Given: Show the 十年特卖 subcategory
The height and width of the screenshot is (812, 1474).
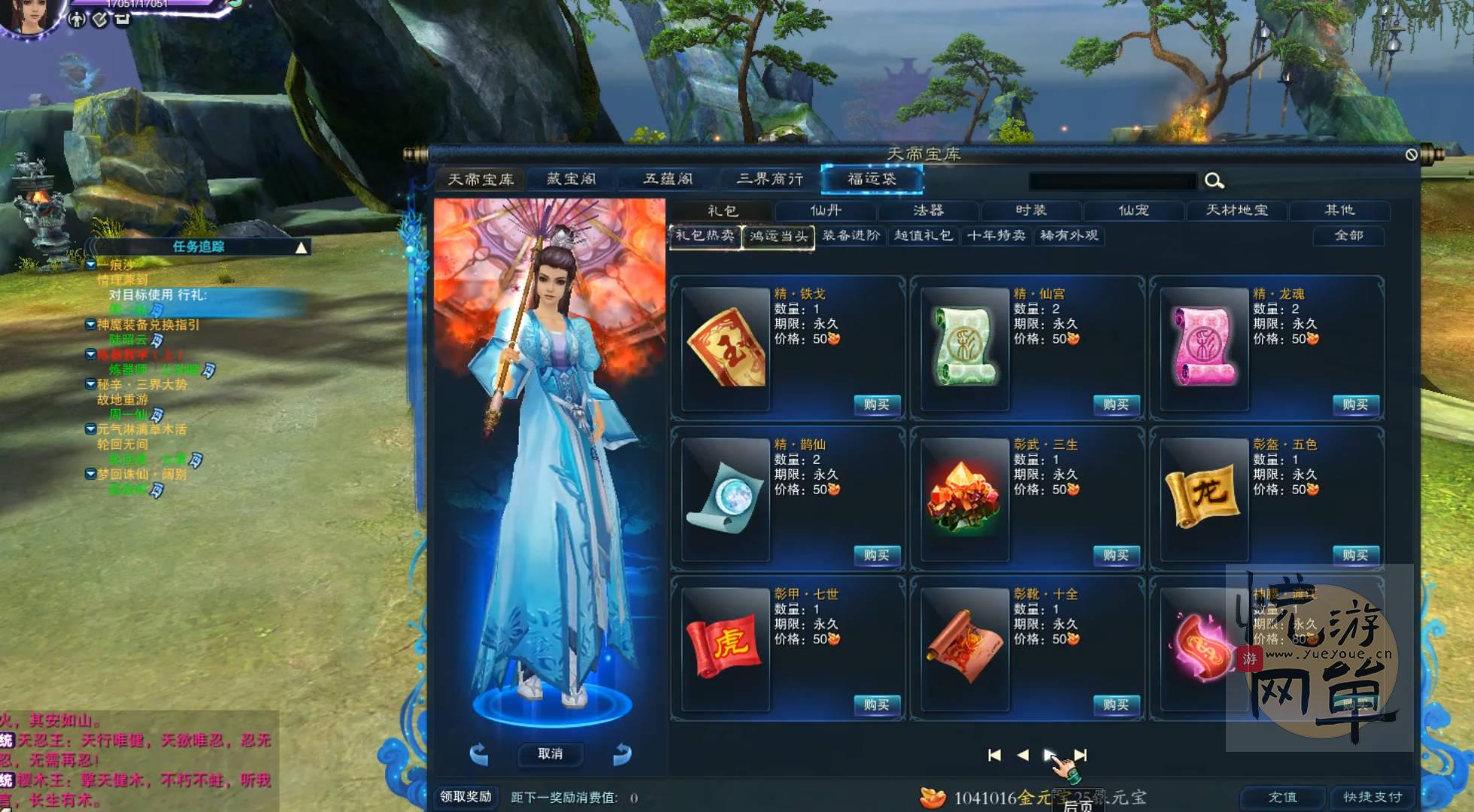Looking at the screenshot, I should tap(996, 236).
